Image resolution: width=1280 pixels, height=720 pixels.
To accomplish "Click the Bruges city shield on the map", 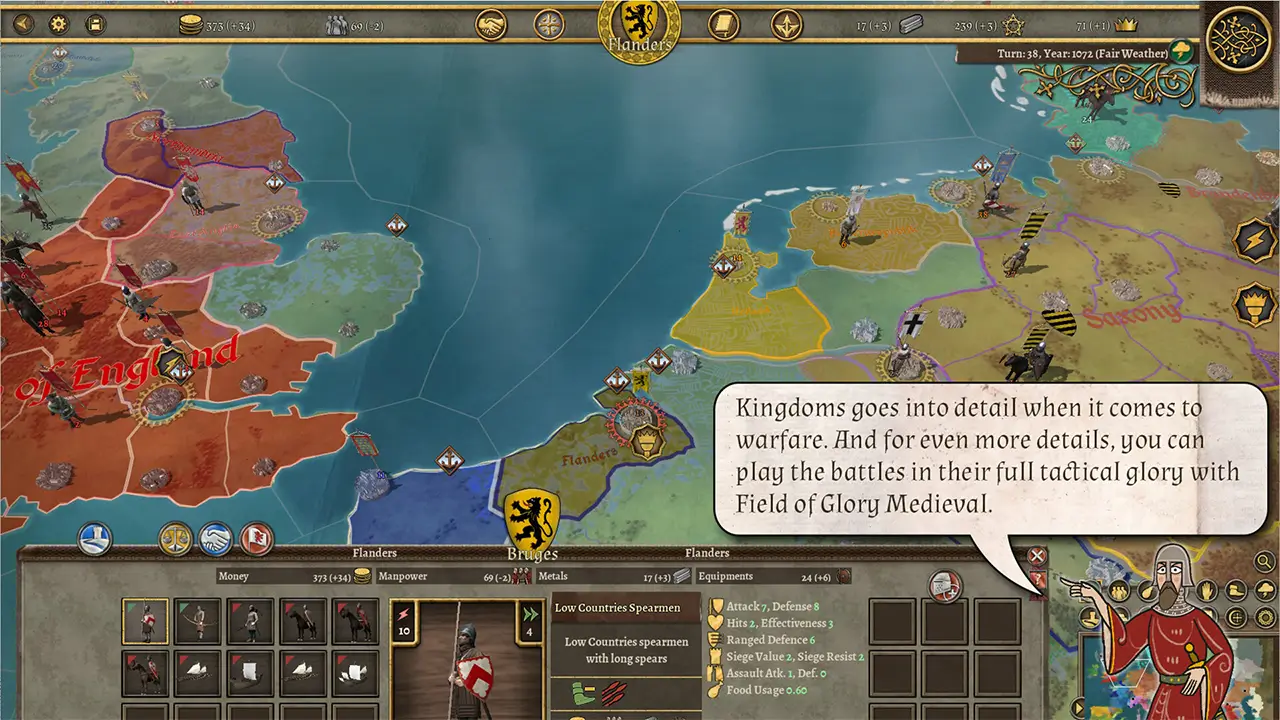I will (x=530, y=512).
